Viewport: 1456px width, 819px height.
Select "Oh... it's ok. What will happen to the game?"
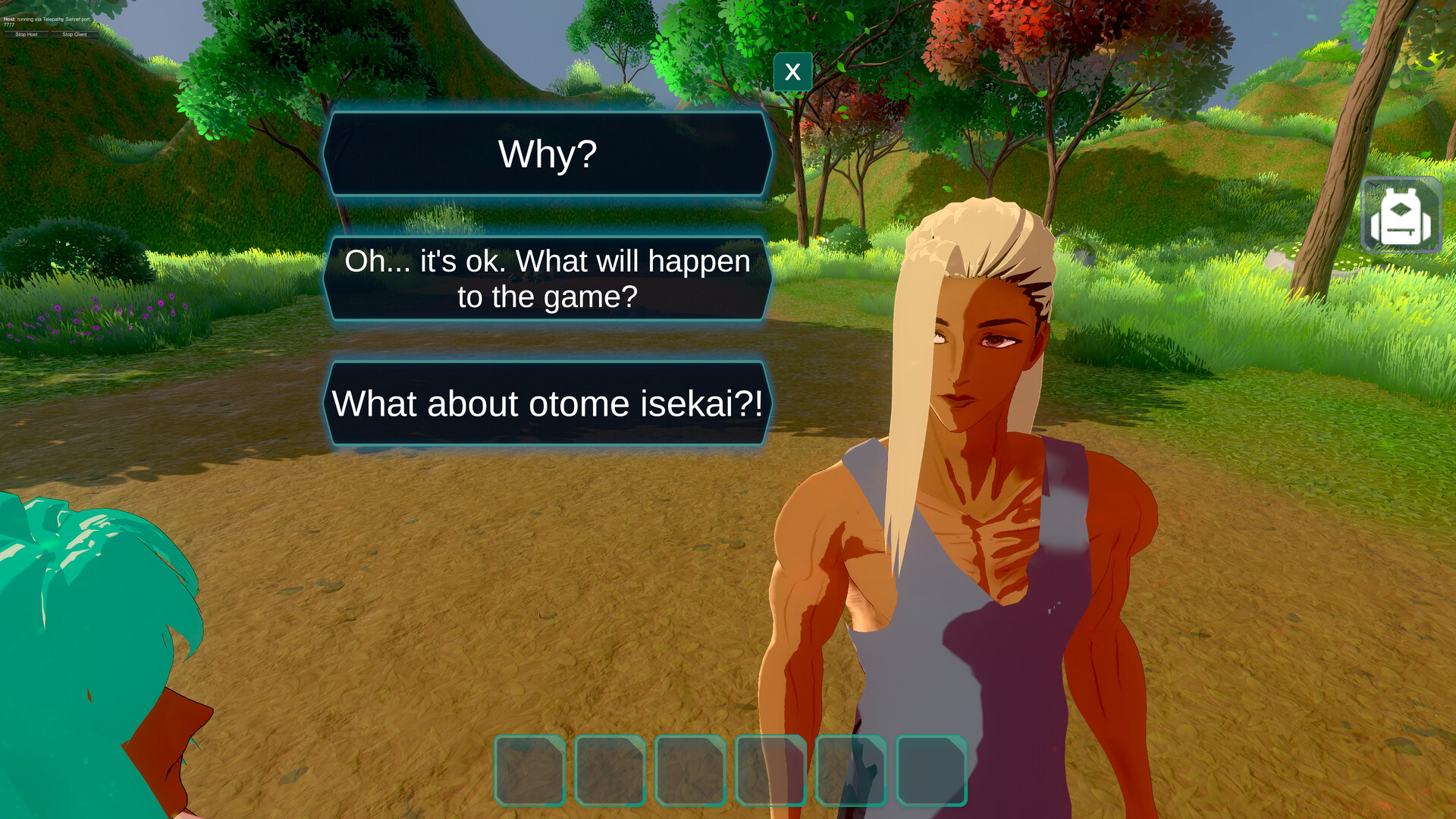(x=548, y=278)
